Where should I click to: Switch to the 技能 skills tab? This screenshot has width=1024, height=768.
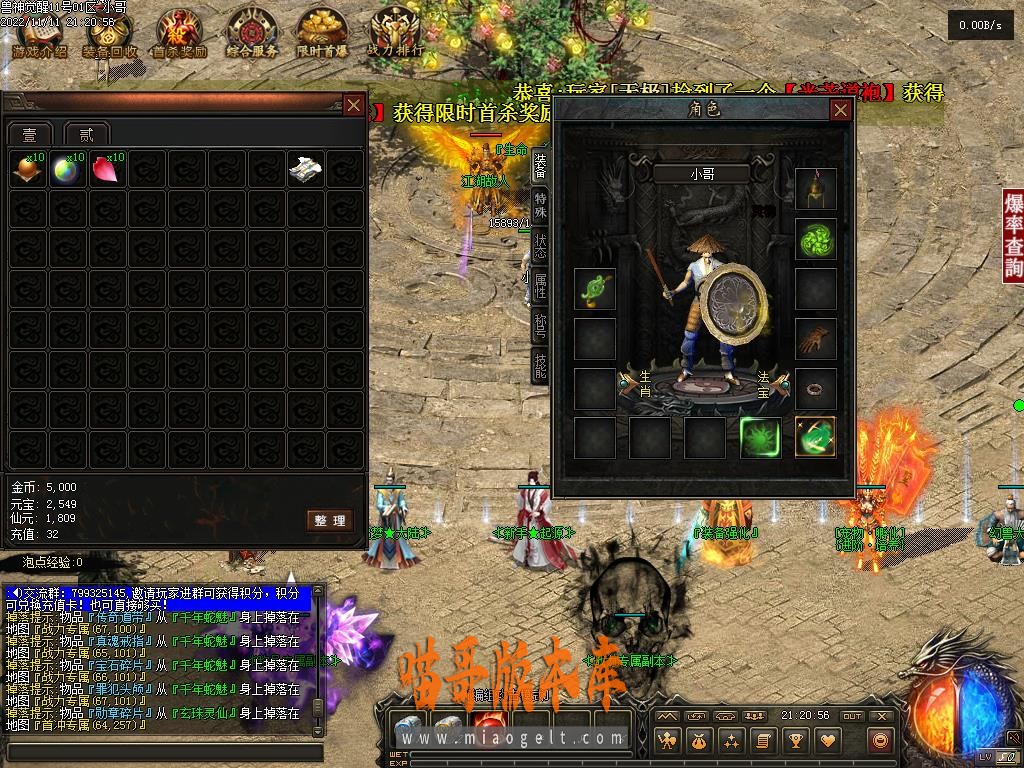coord(540,366)
